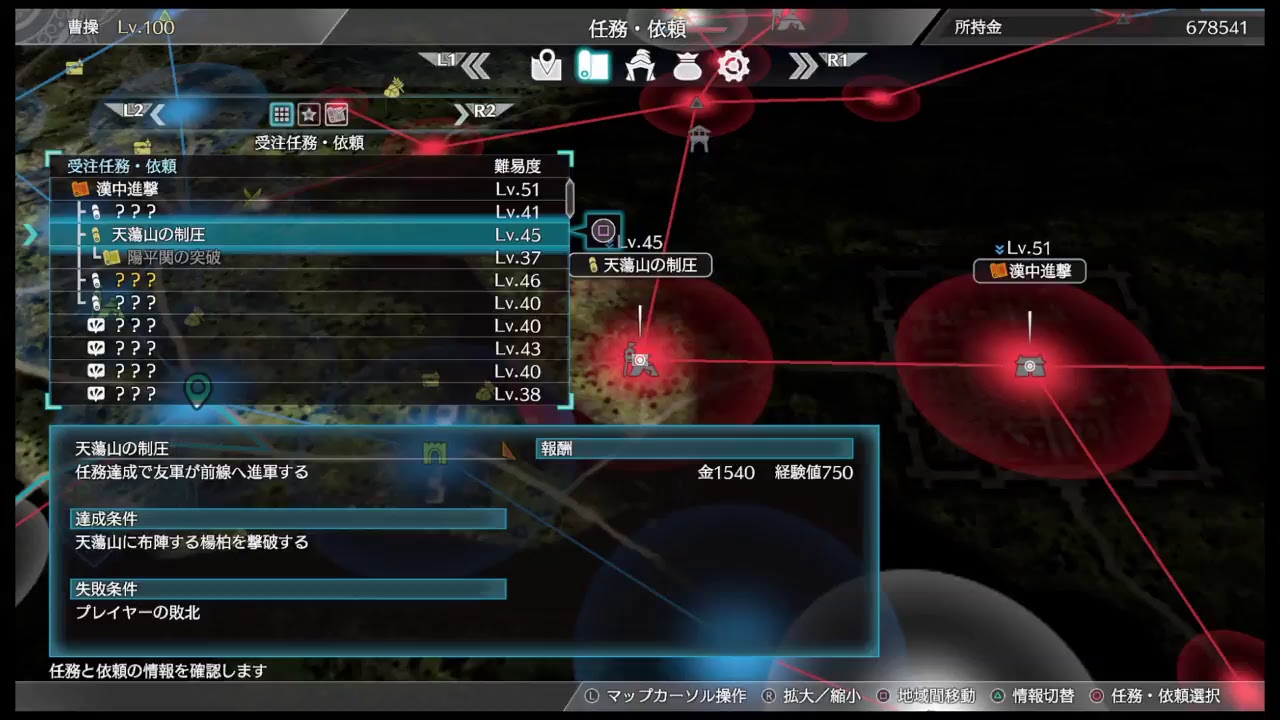Toggle the star favorites filter
Viewport: 1280px width, 720px height.
click(x=311, y=113)
